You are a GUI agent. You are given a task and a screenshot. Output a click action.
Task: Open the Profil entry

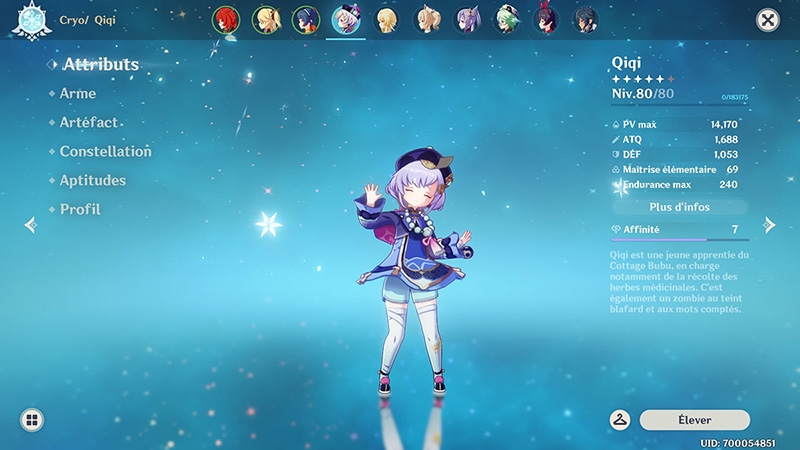[x=80, y=209]
